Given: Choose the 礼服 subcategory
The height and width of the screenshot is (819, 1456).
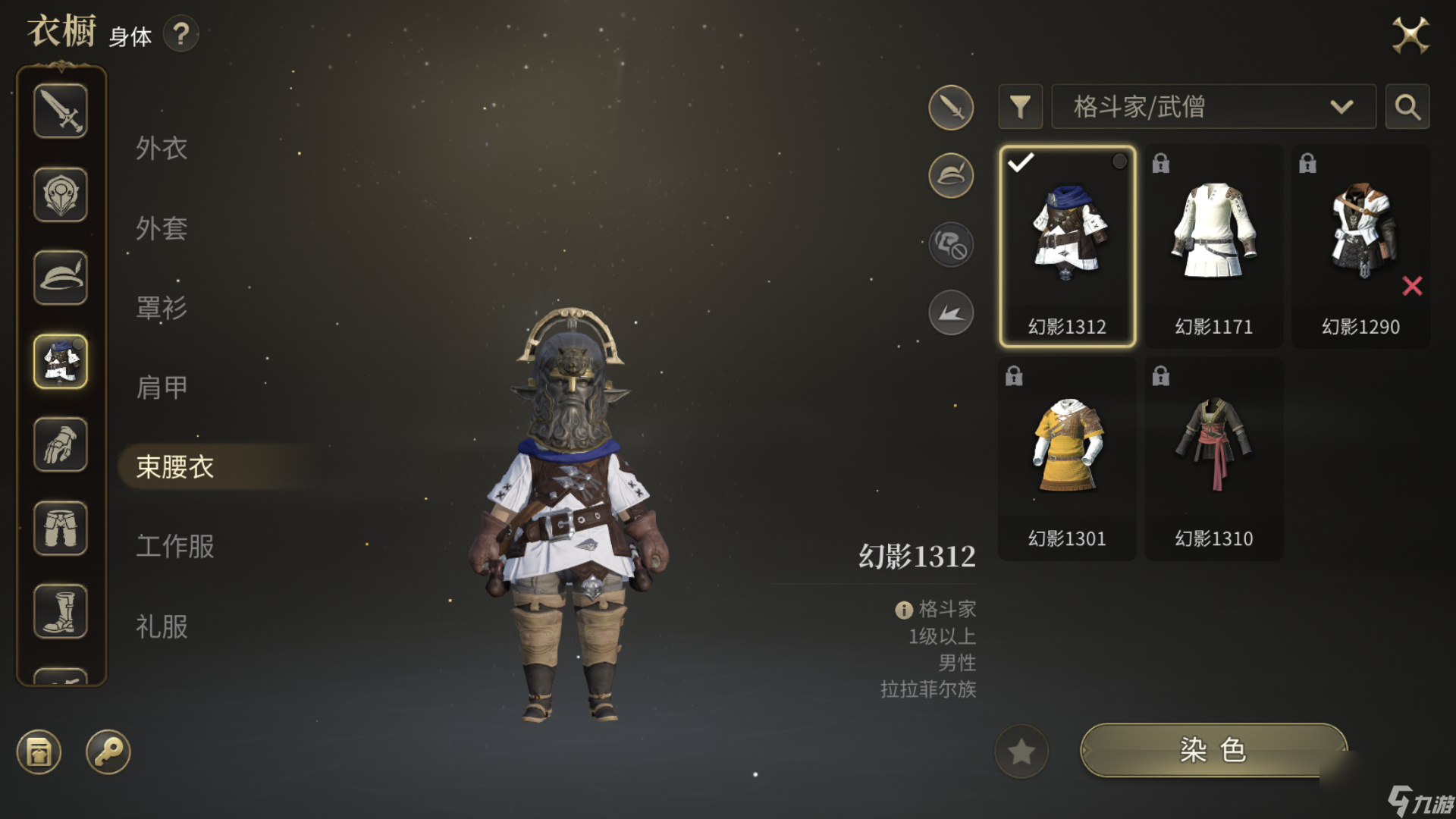Looking at the screenshot, I should (x=162, y=626).
